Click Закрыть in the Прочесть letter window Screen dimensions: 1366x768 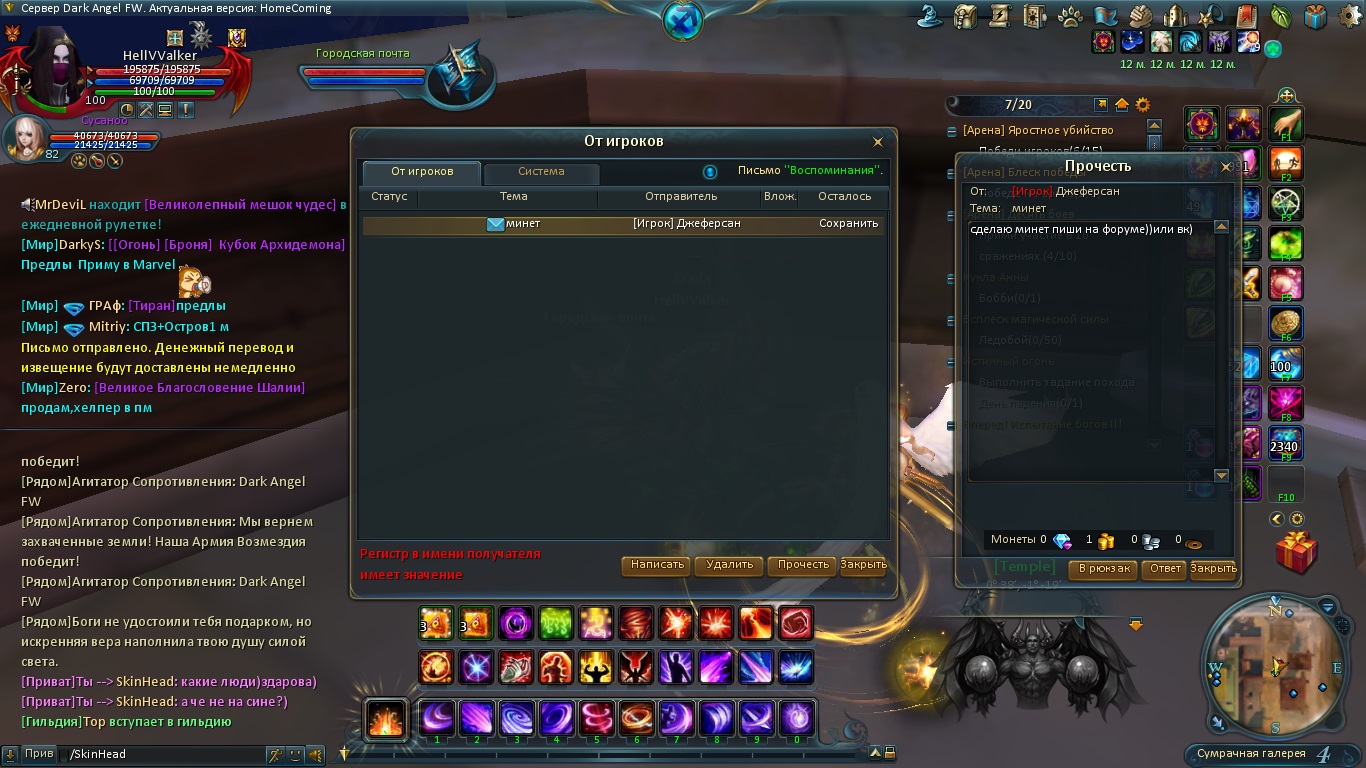pyautogui.click(x=1213, y=569)
